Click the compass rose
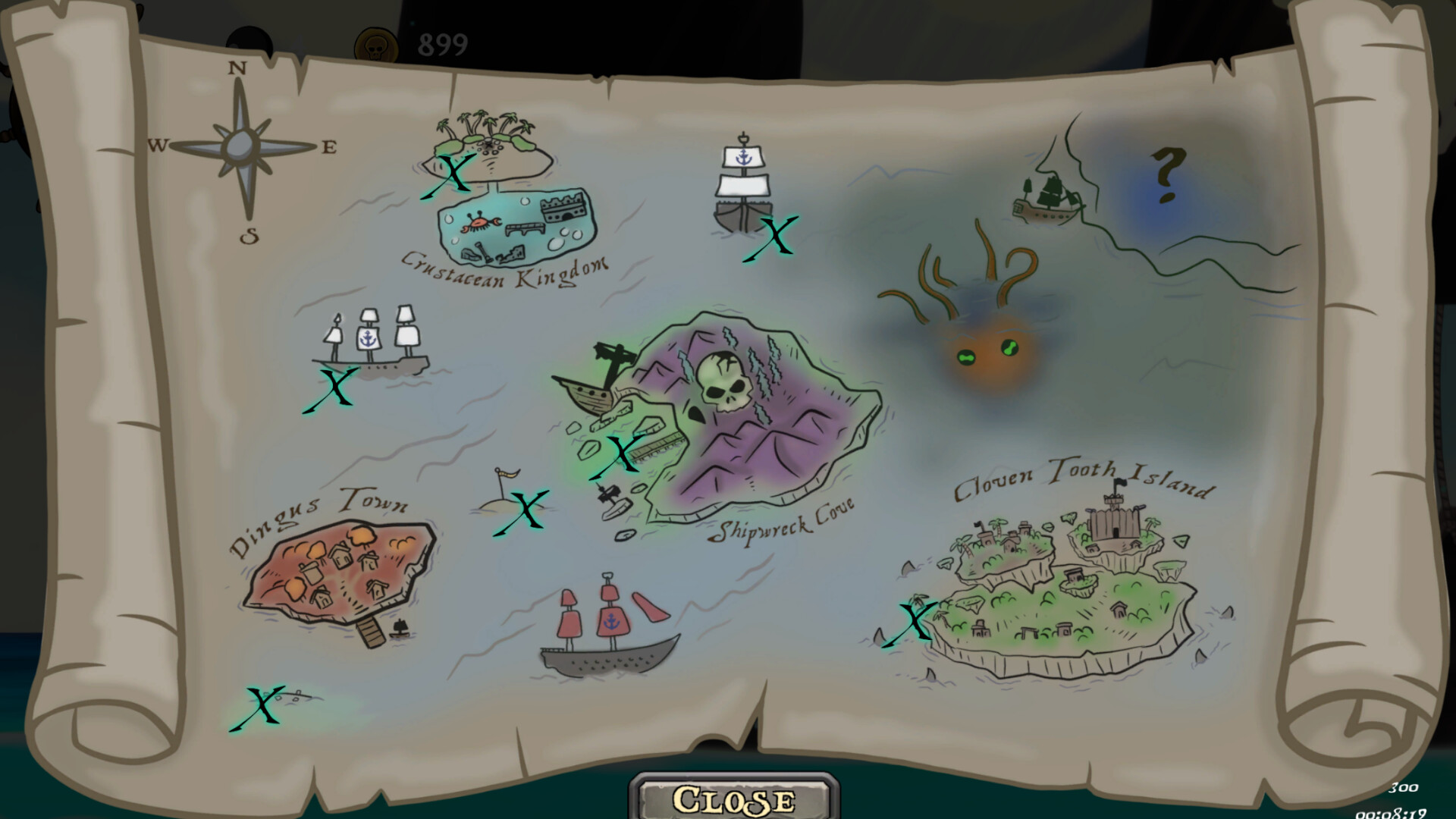 (241, 144)
